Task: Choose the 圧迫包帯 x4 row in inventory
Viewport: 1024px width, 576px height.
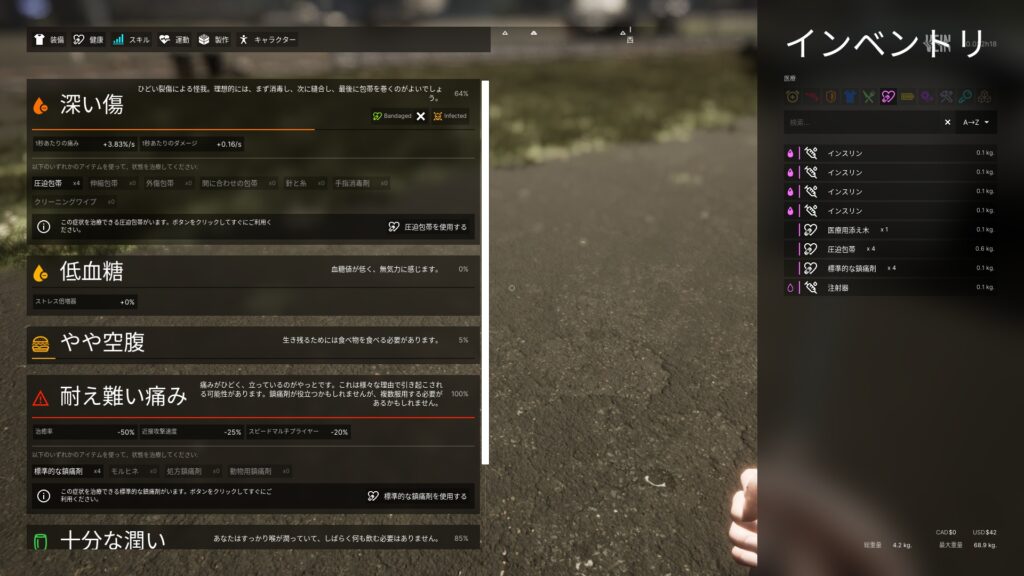Action: pyautogui.click(x=845, y=249)
